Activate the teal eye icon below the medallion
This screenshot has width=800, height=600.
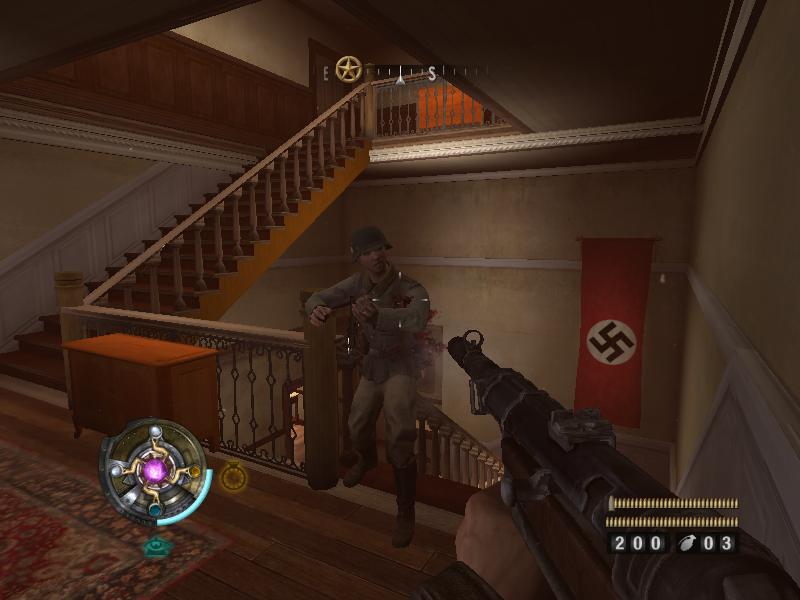tap(155, 547)
